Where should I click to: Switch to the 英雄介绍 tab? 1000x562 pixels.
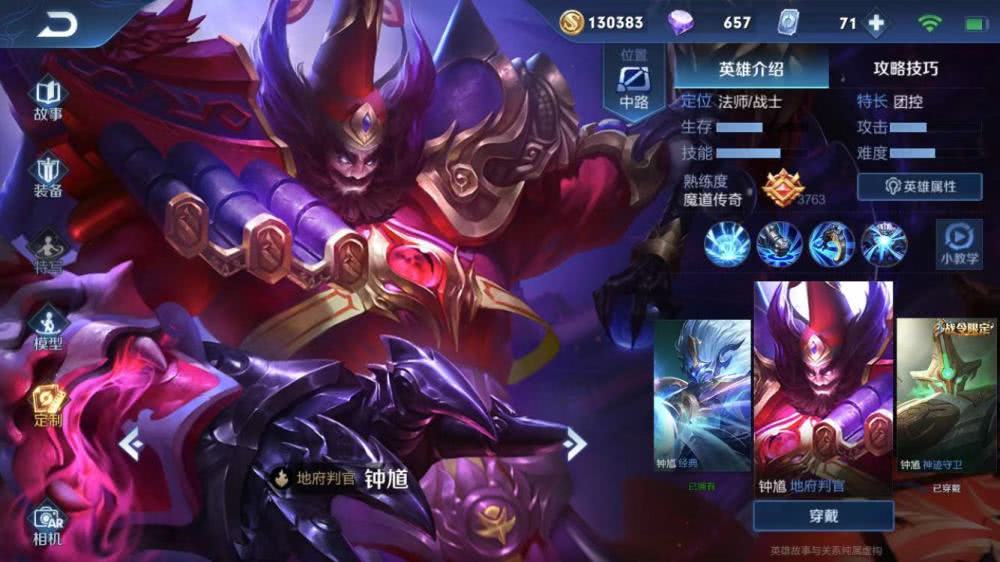pyautogui.click(x=751, y=69)
